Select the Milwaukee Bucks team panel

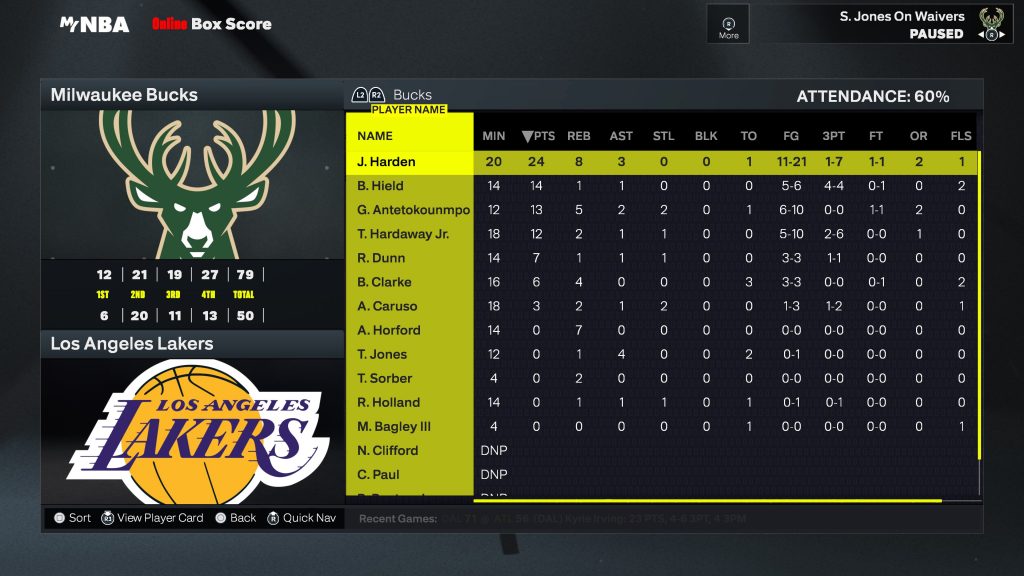coord(191,95)
